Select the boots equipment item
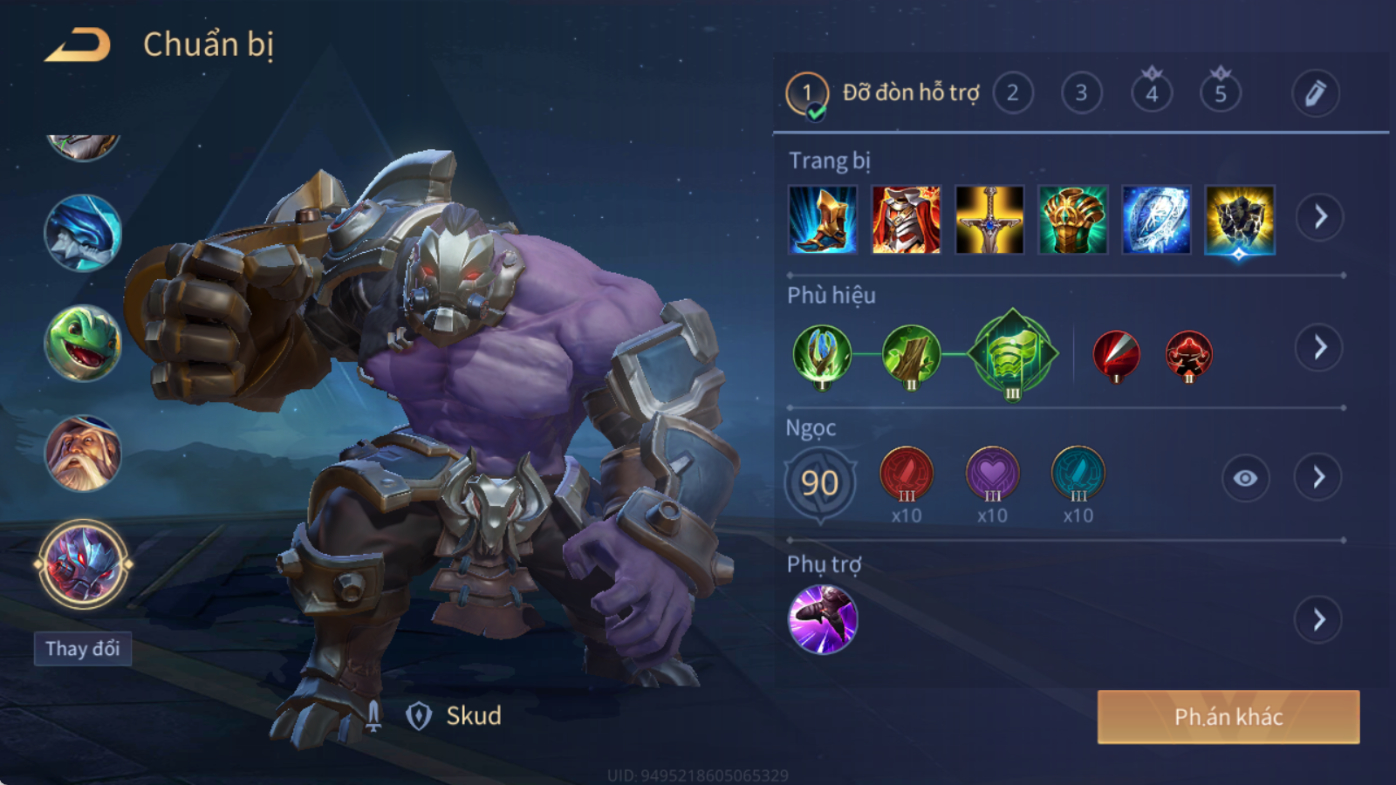Viewport: 1396px width, 785px height. 823,219
